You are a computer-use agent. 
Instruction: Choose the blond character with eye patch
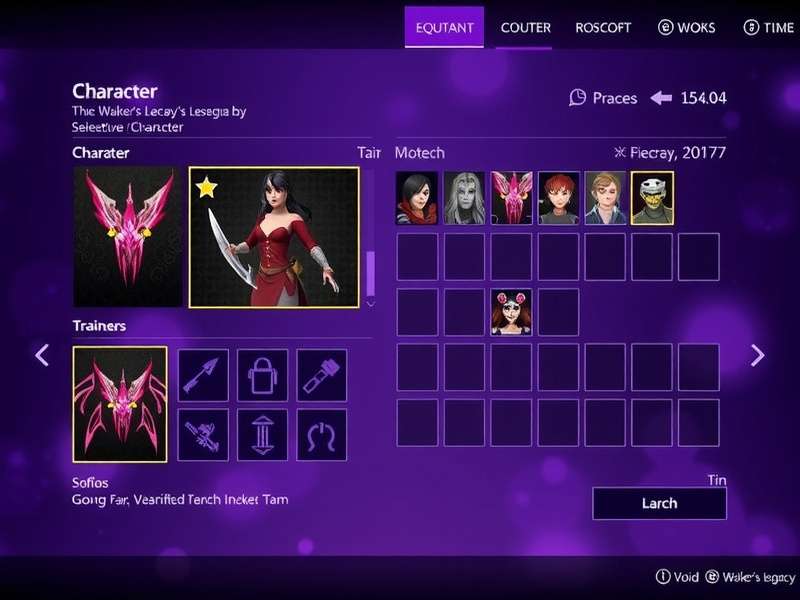pos(605,197)
